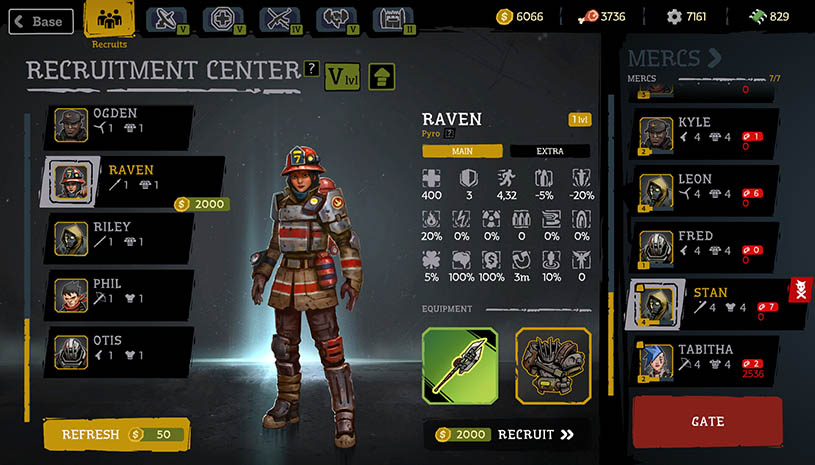Pick recruit Otis from the list
This screenshot has width=815, height=465.
click(x=120, y=348)
